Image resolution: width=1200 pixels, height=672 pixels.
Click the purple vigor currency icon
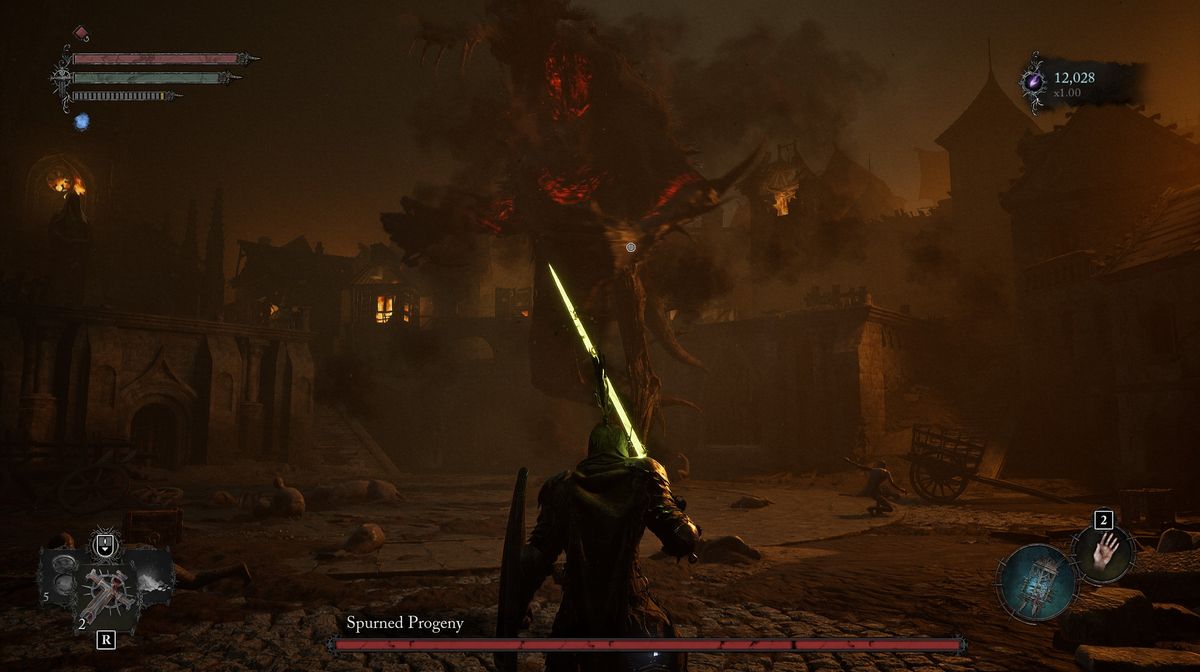(1033, 79)
